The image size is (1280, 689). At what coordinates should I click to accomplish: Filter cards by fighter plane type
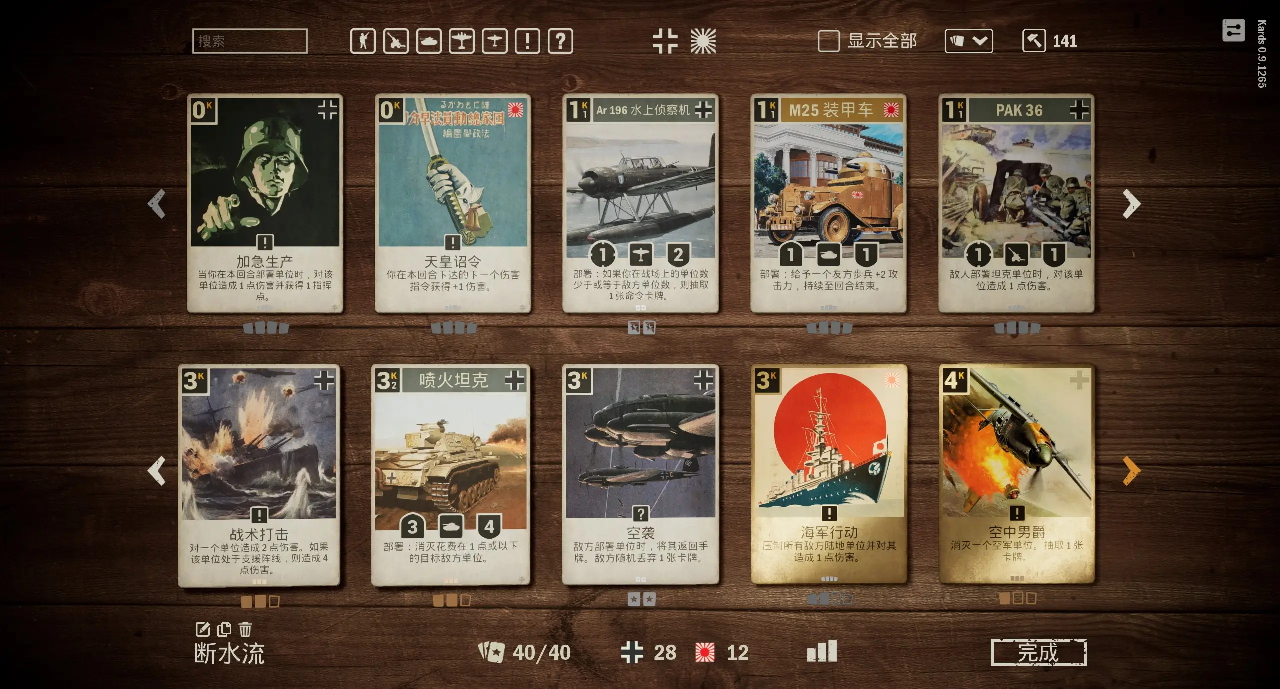(x=495, y=41)
